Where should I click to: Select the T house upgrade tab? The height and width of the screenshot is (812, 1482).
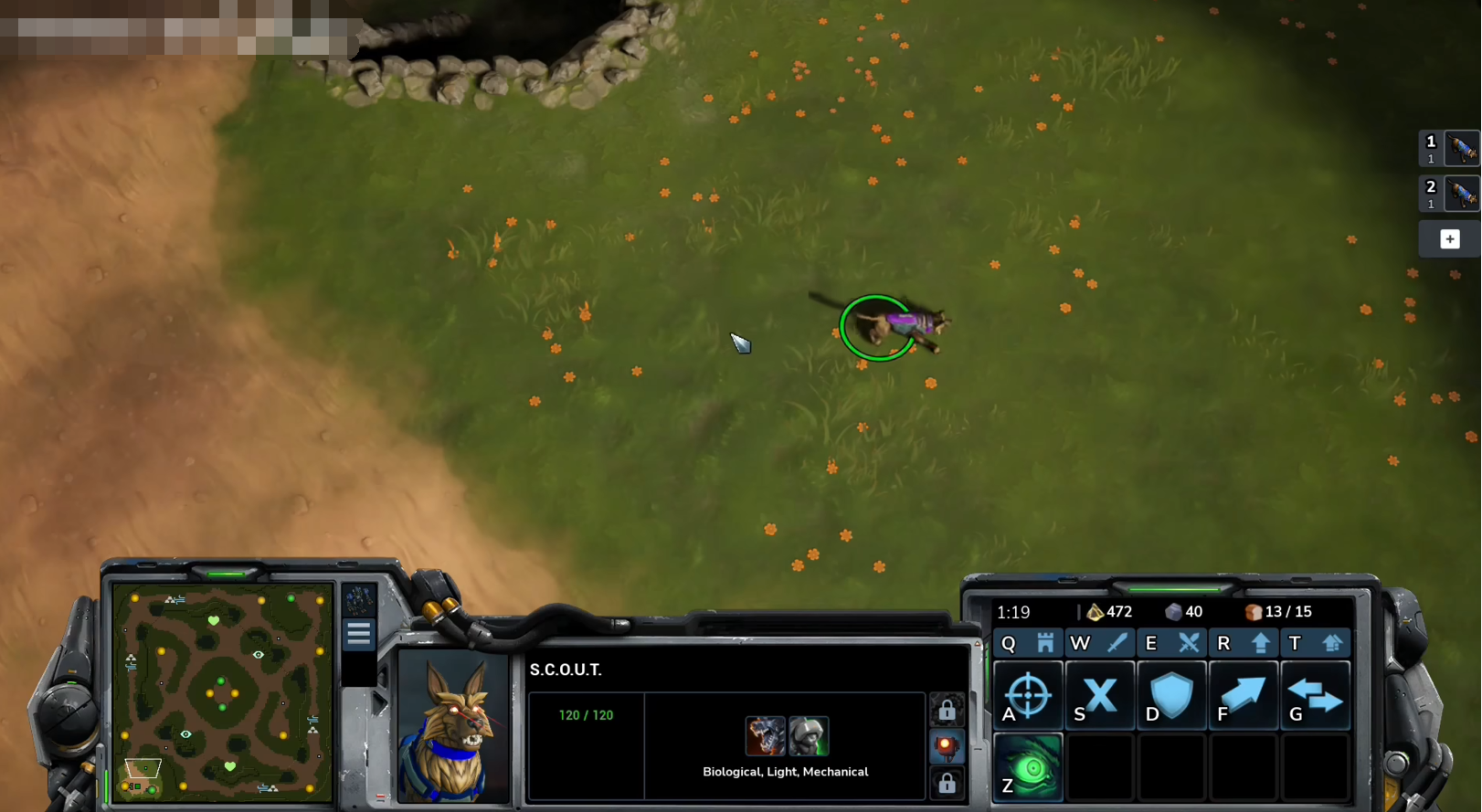tap(1314, 643)
